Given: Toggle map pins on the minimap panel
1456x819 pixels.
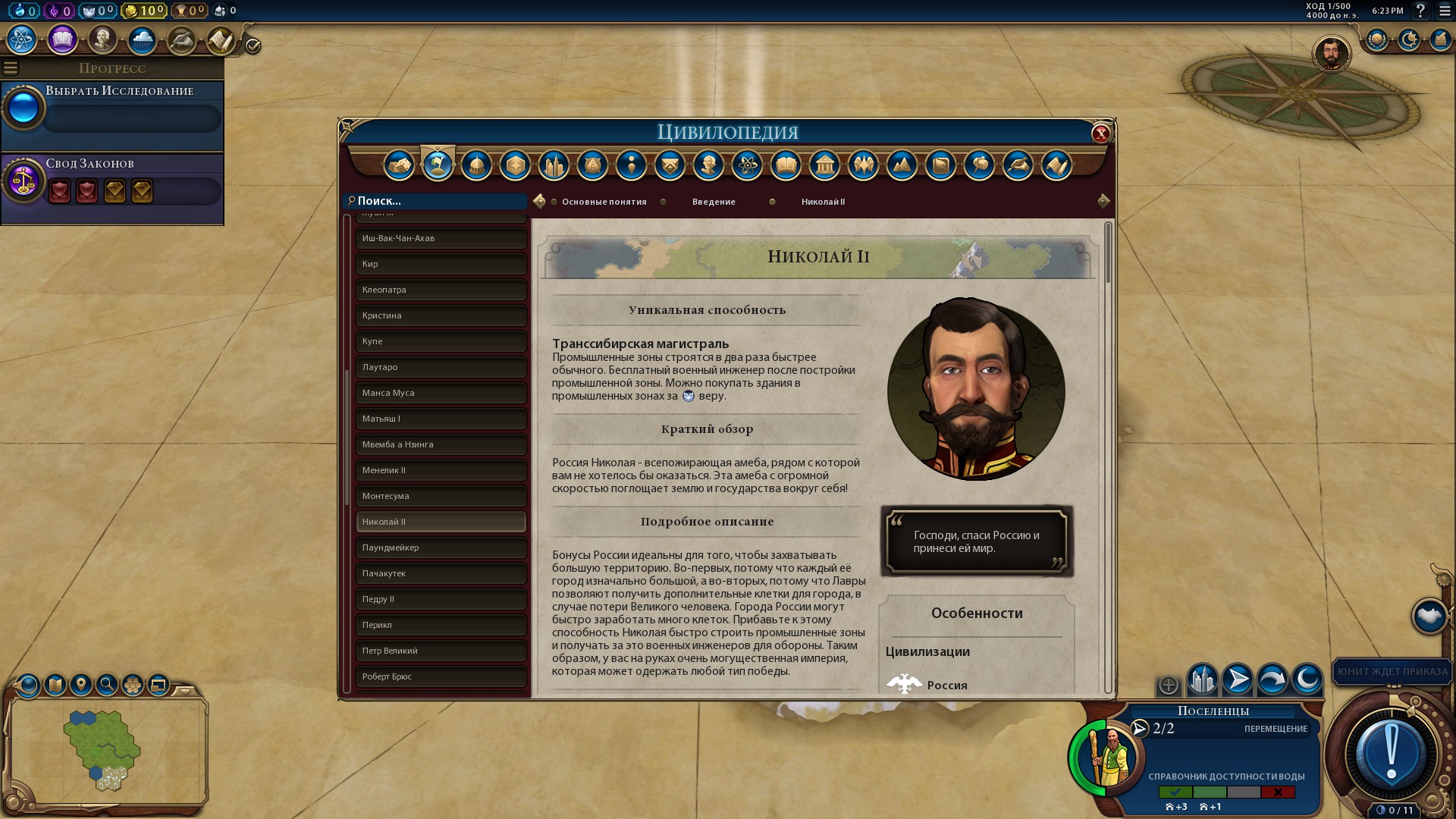Looking at the screenshot, I should coord(83,685).
